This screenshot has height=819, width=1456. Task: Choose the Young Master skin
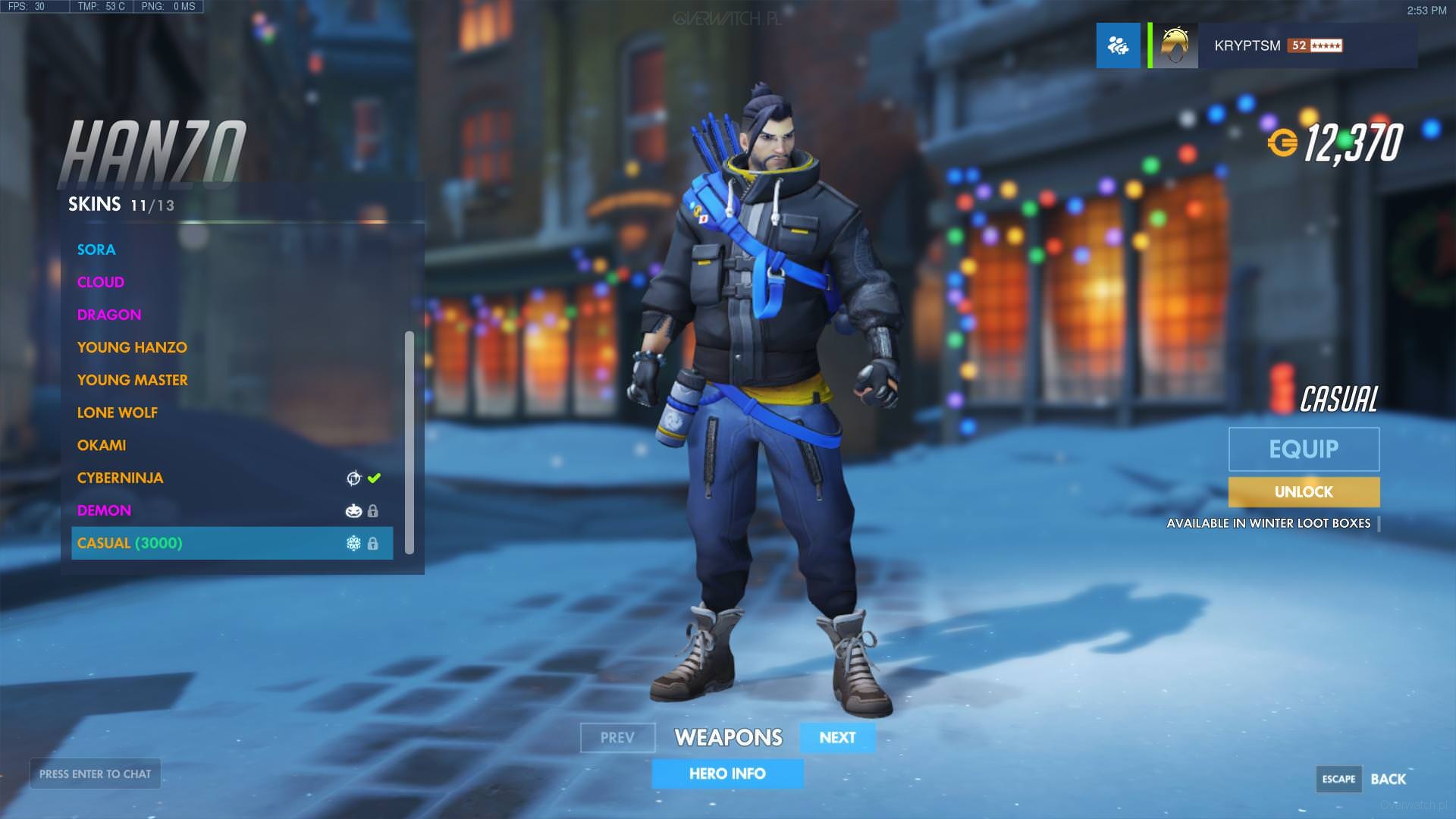(x=133, y=380)
